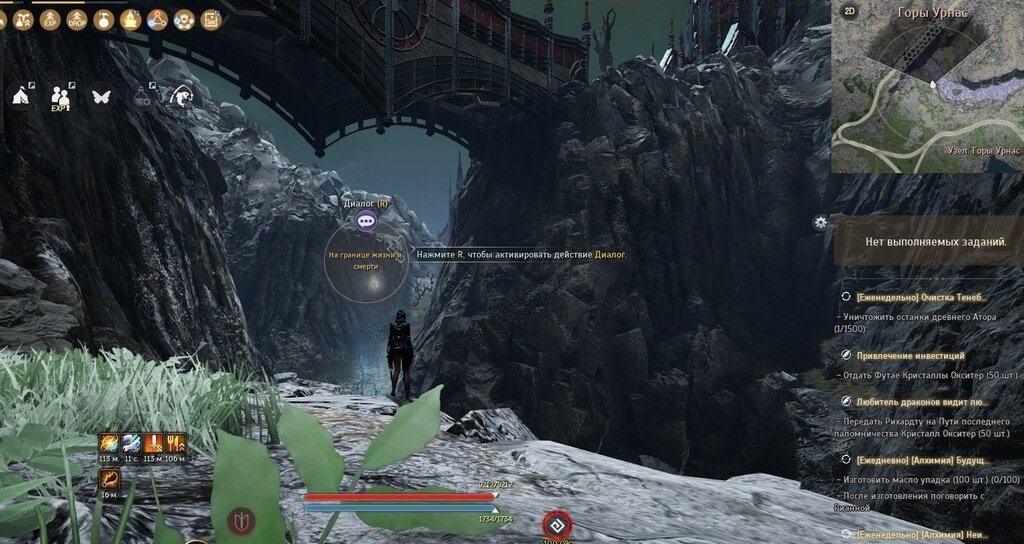Screen dimensions: 1024x544
Task: Click the fishing rod and fish icon
Action: pyautogui.click(x=182, y=95)
